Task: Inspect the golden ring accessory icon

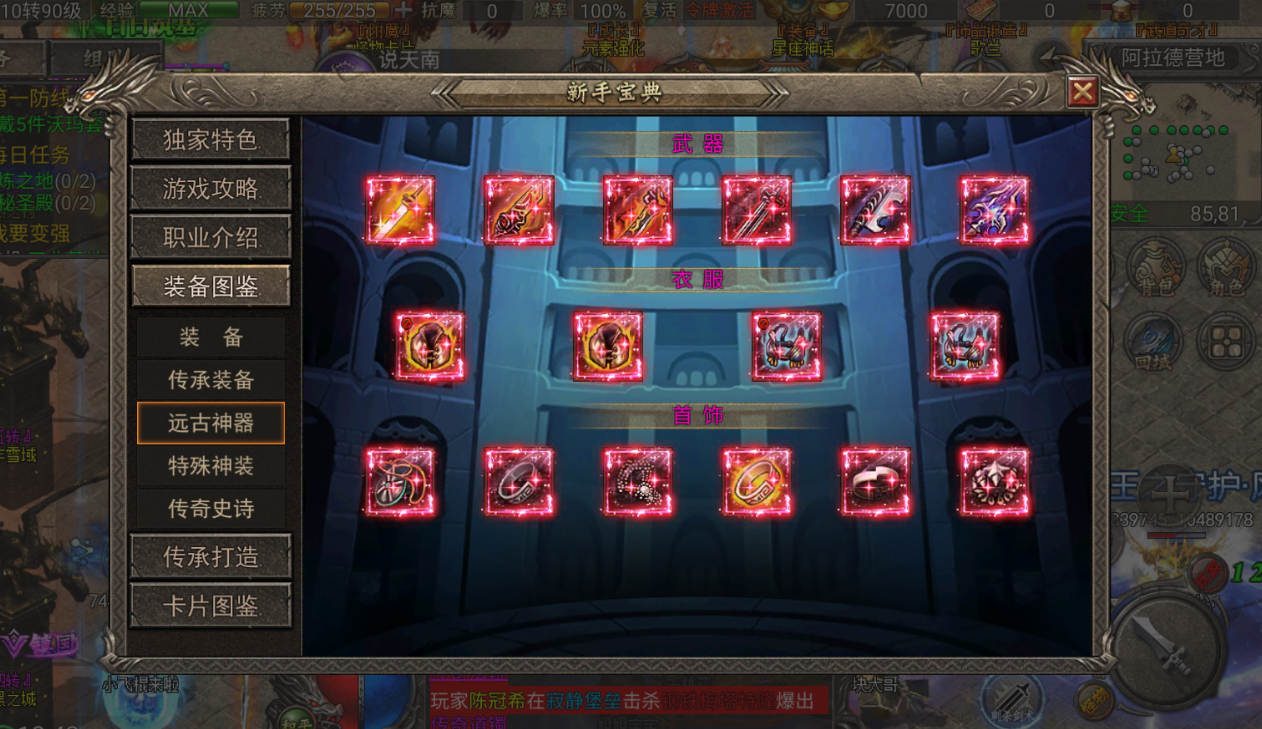Action: click(x=757, y=482)
